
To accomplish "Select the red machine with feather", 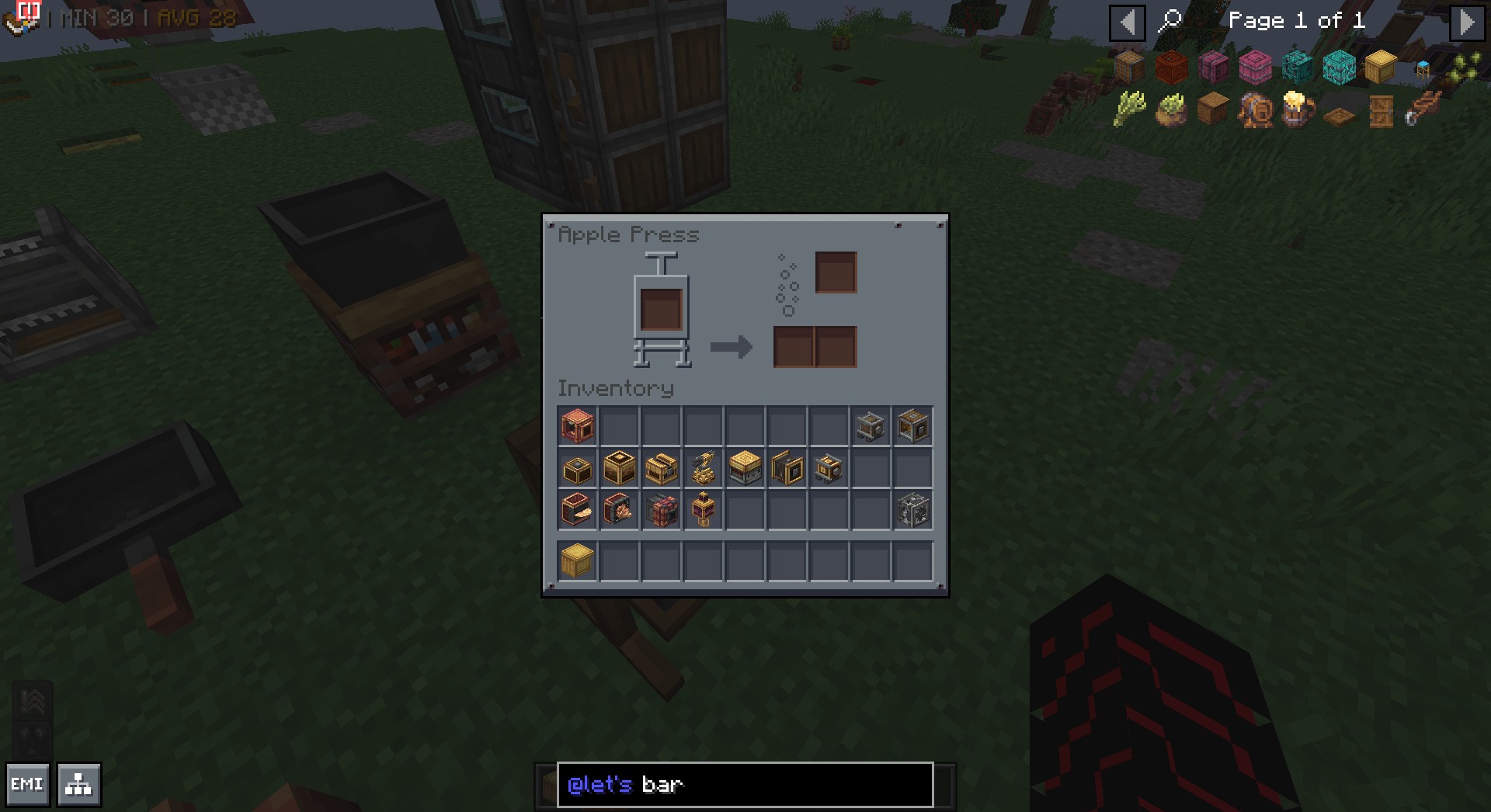I will click(577, 510).
